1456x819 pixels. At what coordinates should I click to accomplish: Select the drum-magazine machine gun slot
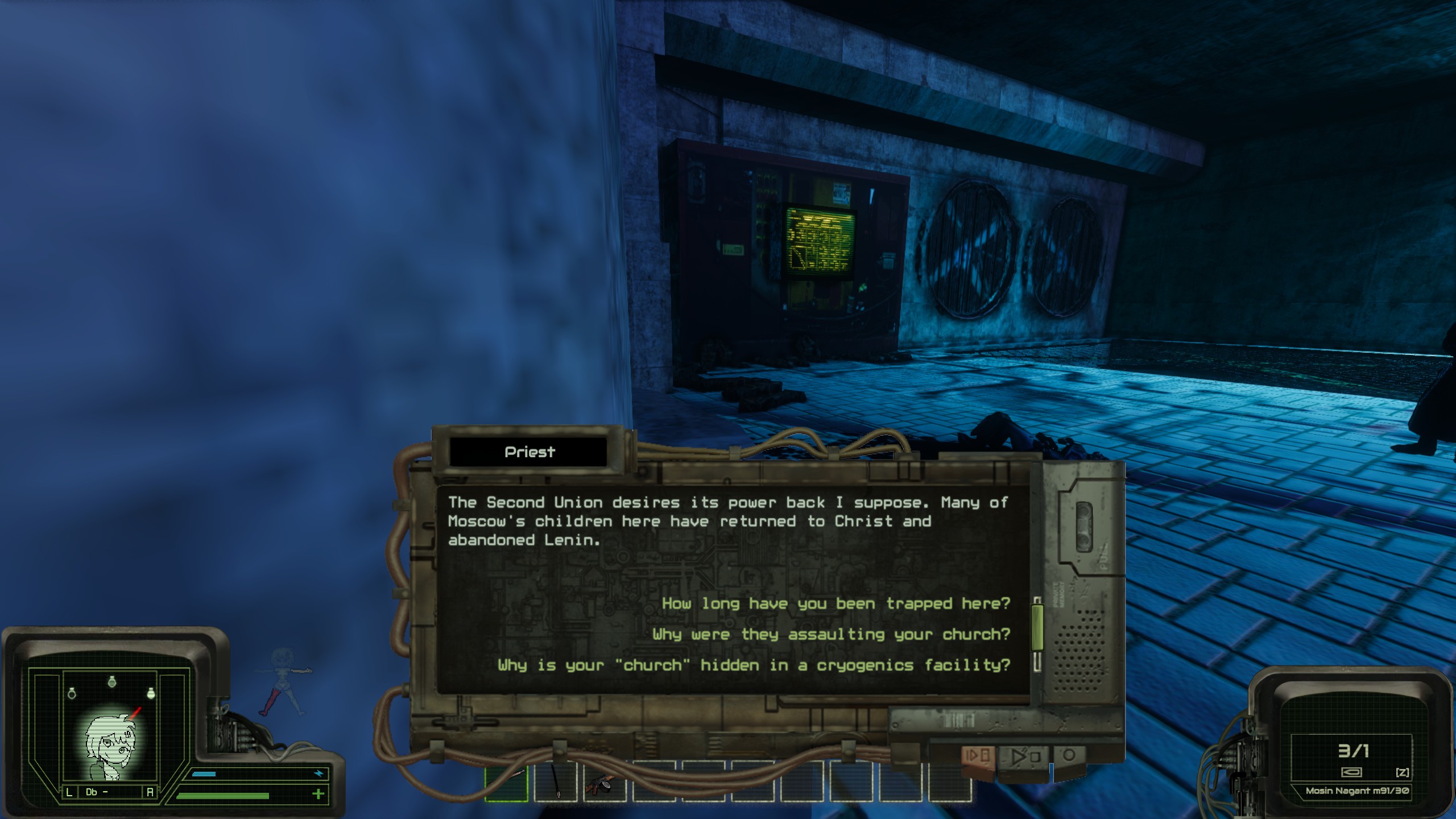(x=604, y=782)
